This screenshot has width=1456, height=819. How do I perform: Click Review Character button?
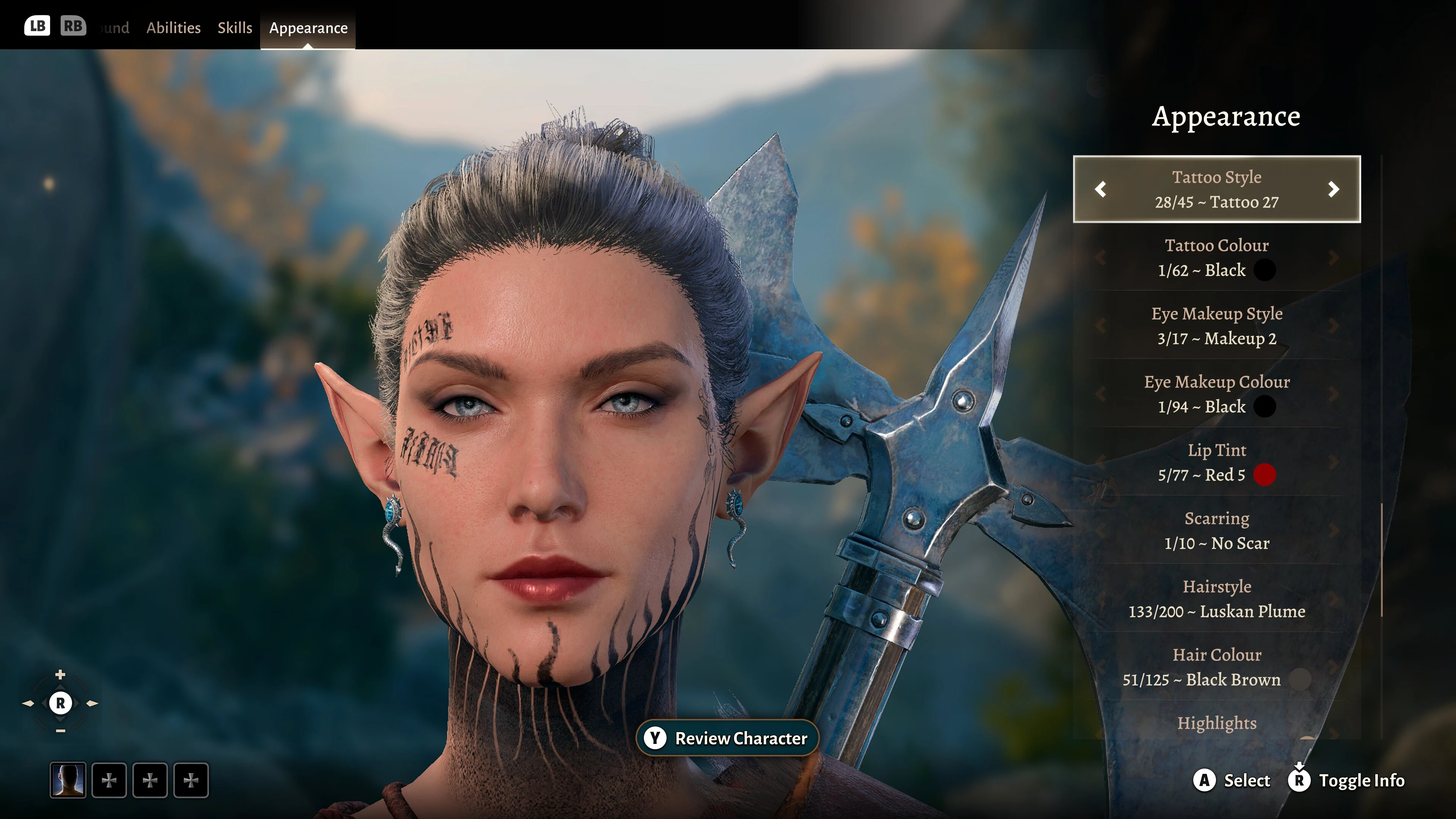pyautogui.click(x=728, y=738)
